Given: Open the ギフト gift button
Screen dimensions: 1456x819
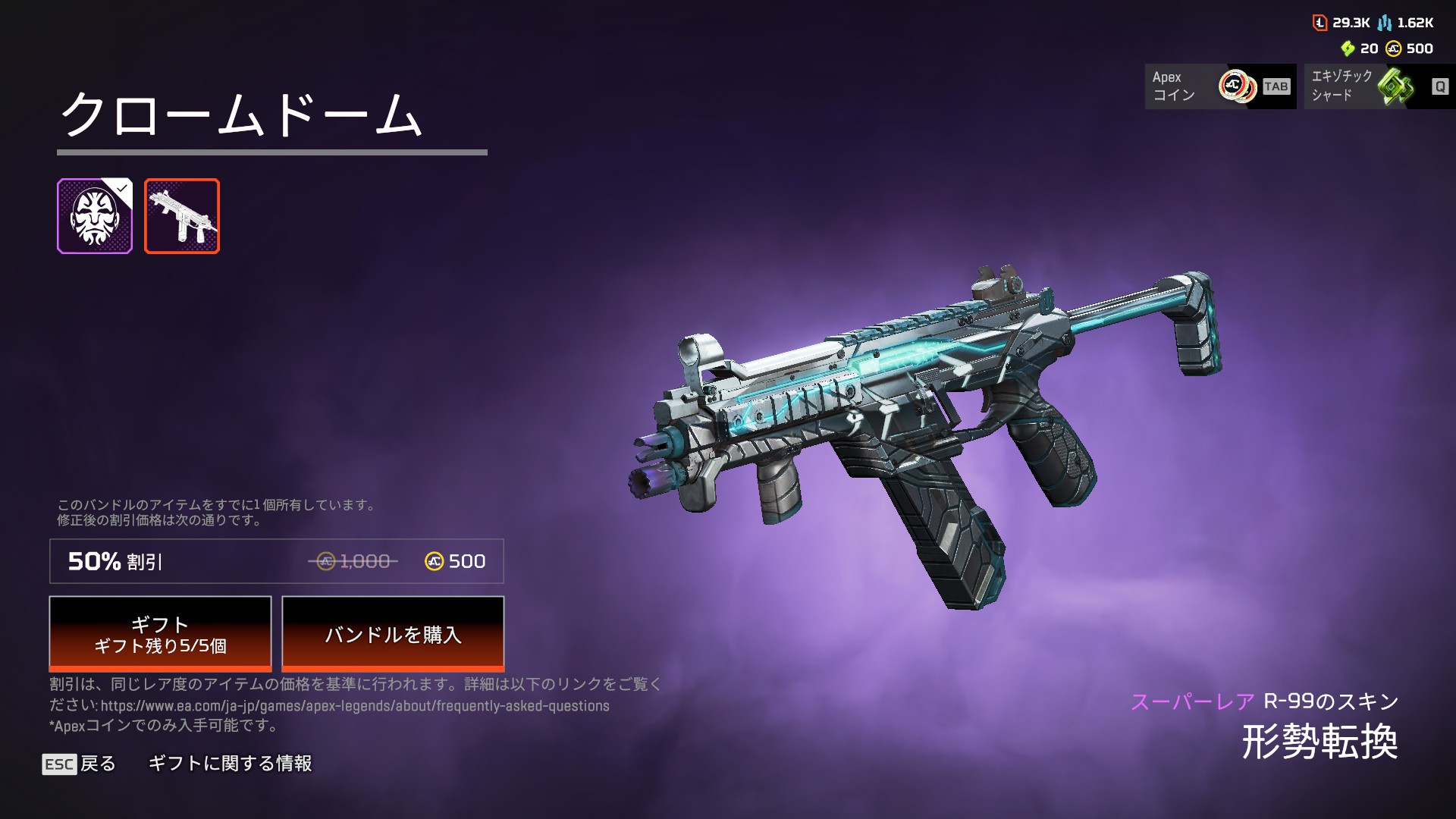Looking at the screenshot, I should coord(160,634).
